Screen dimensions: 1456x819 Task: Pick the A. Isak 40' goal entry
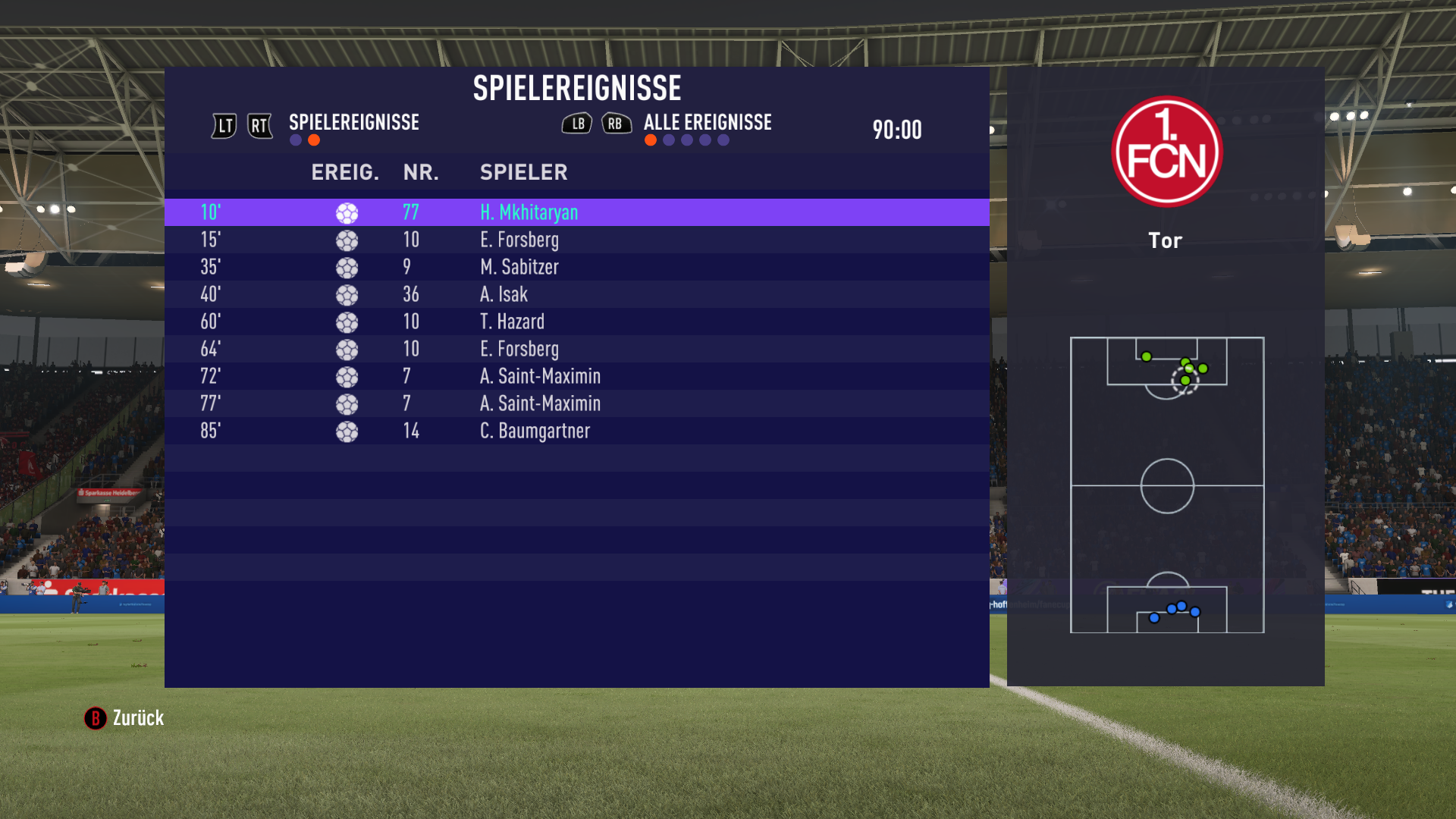(x=576, y=294)
